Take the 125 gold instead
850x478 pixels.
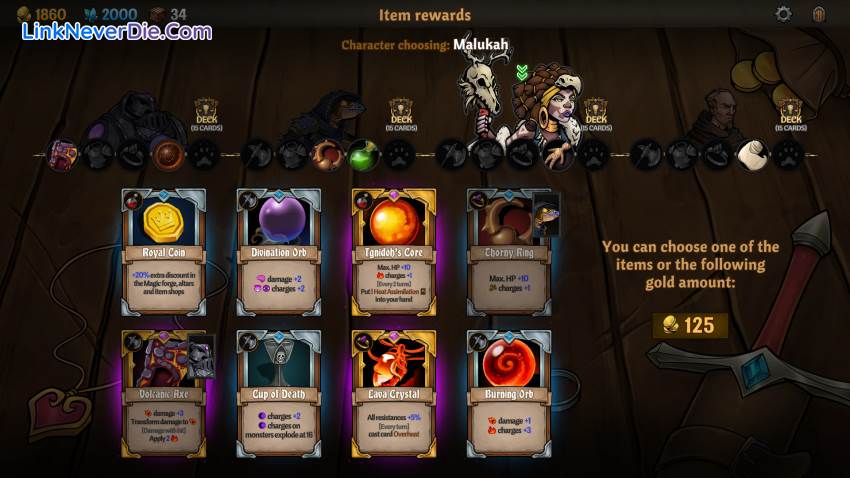690,325
